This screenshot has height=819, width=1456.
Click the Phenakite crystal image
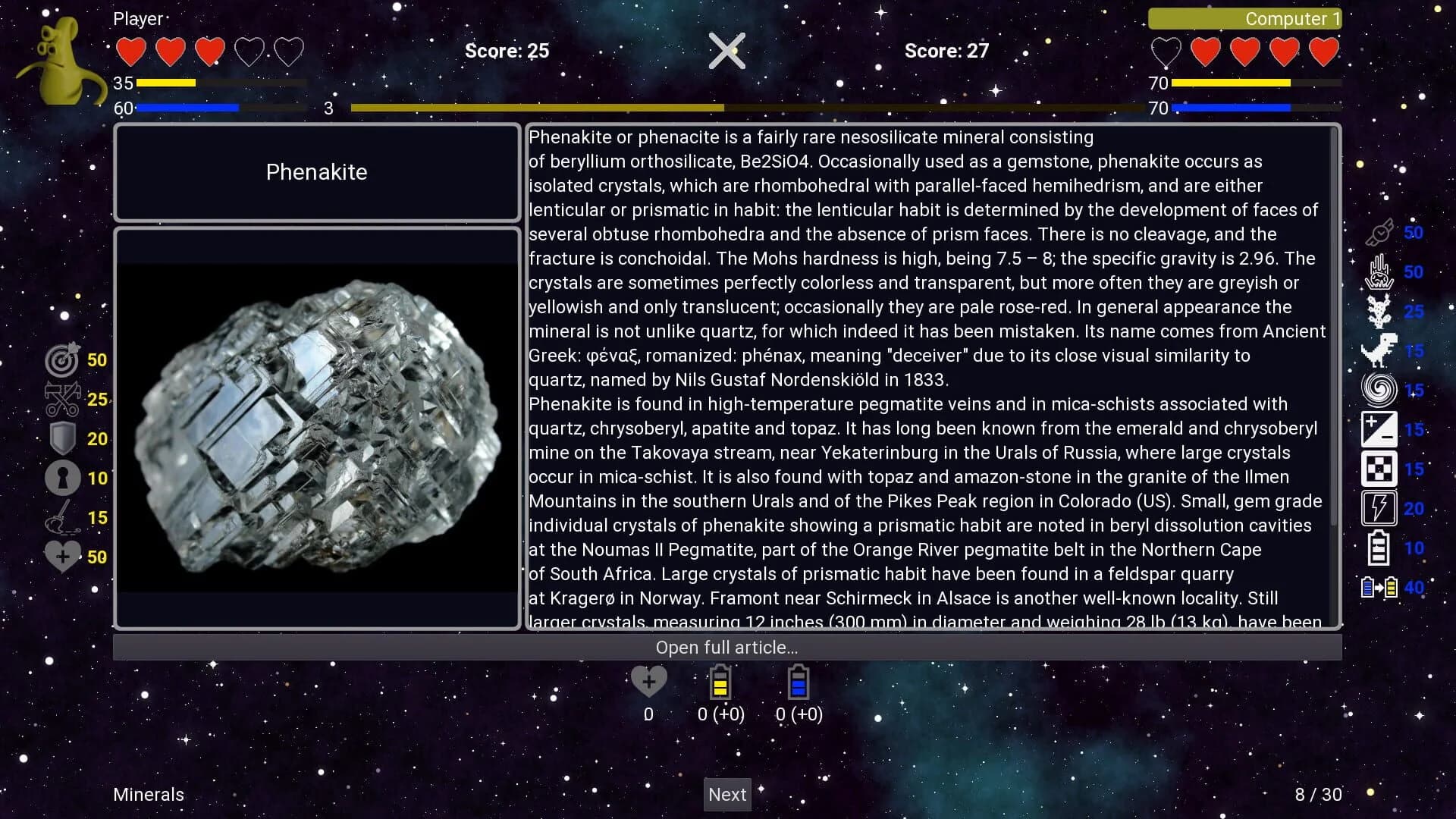point(317,428)
